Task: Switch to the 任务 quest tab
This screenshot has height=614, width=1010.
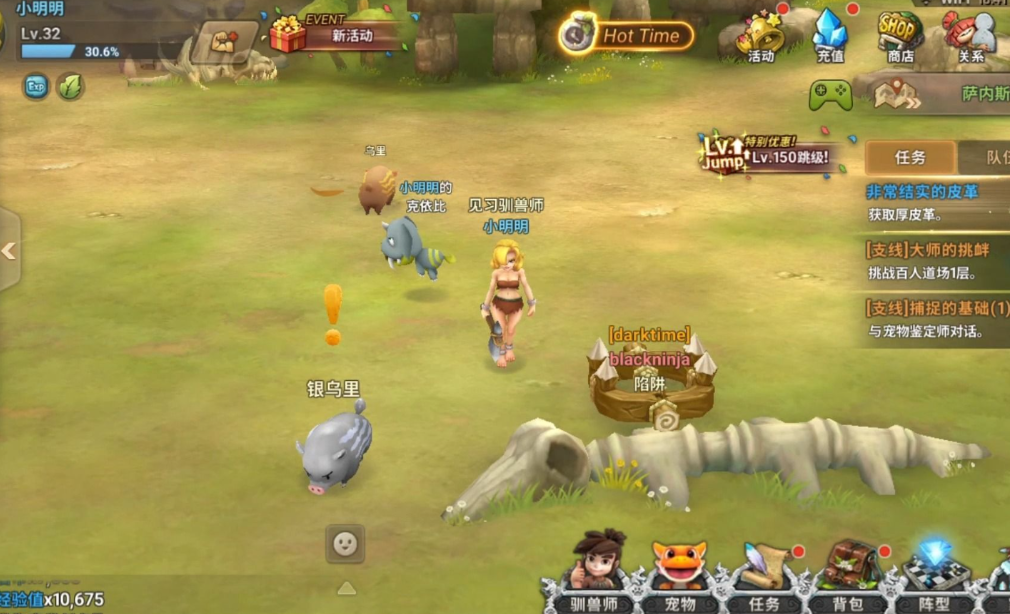Action: click(910, 158)
